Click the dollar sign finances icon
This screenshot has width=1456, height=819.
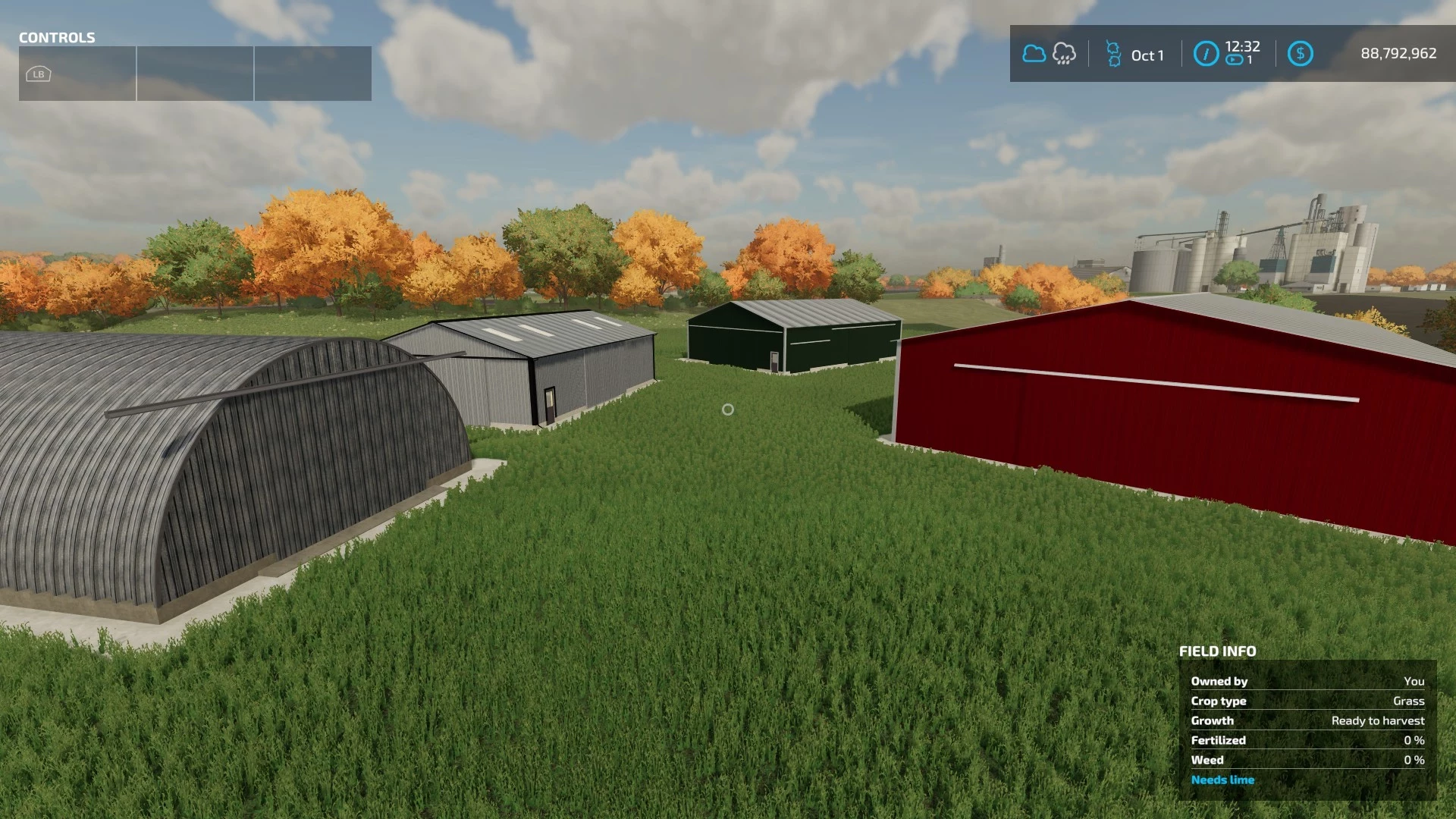pyautogui.click(x=1300, y=54)
